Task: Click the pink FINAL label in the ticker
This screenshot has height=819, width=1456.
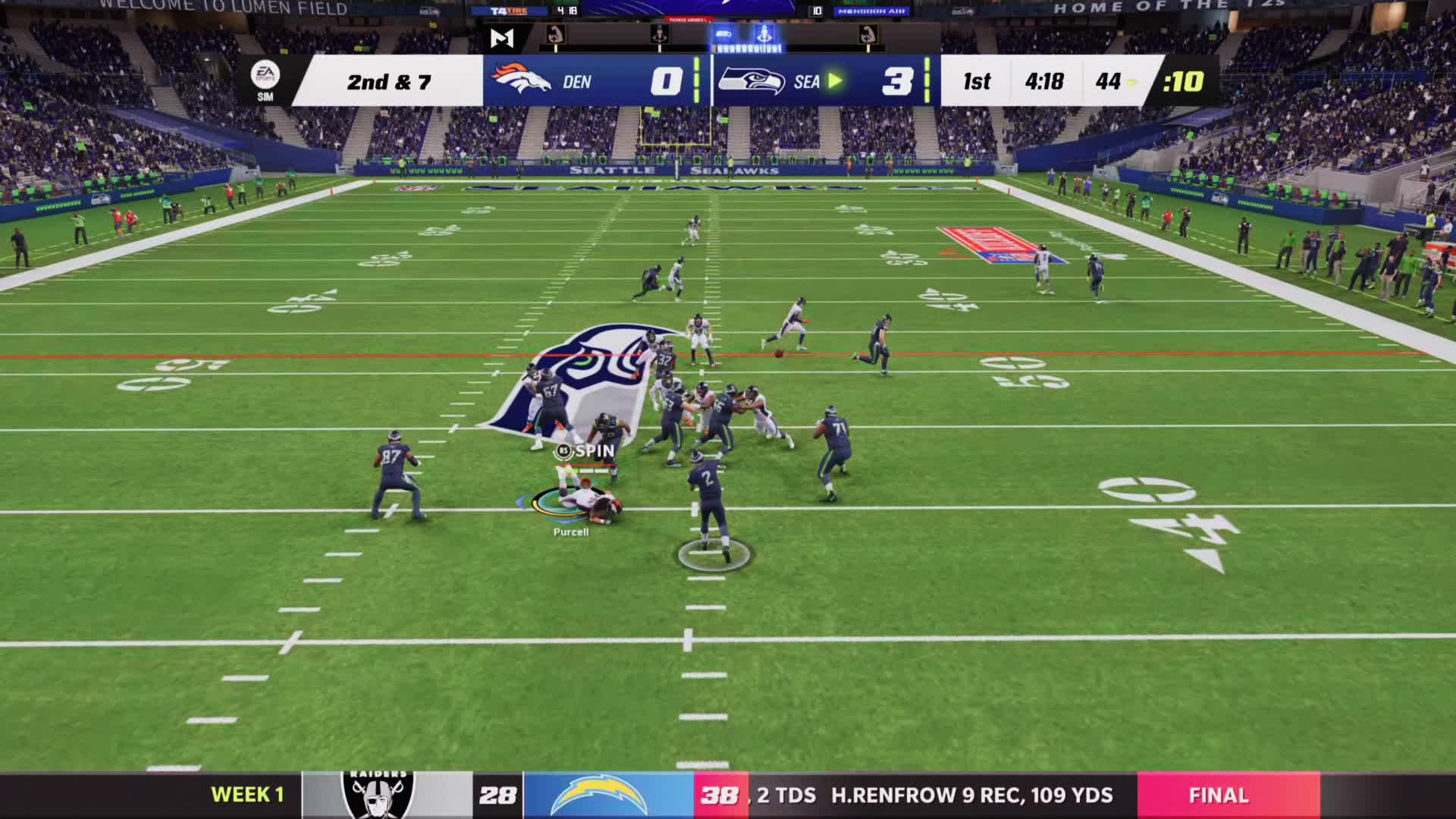Action: 1218,795
